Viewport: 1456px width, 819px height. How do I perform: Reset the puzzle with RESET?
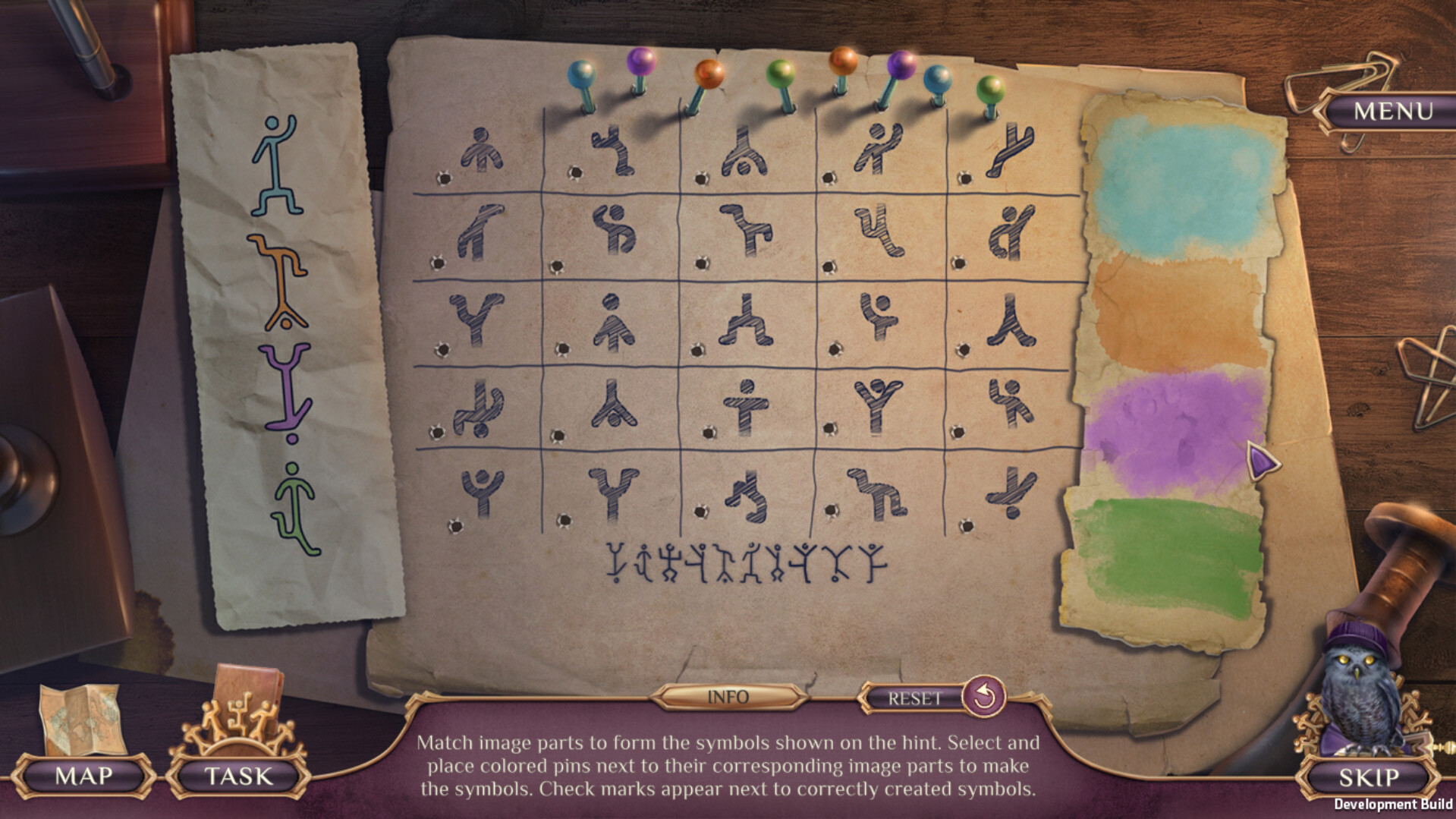(x=915, y=698)
